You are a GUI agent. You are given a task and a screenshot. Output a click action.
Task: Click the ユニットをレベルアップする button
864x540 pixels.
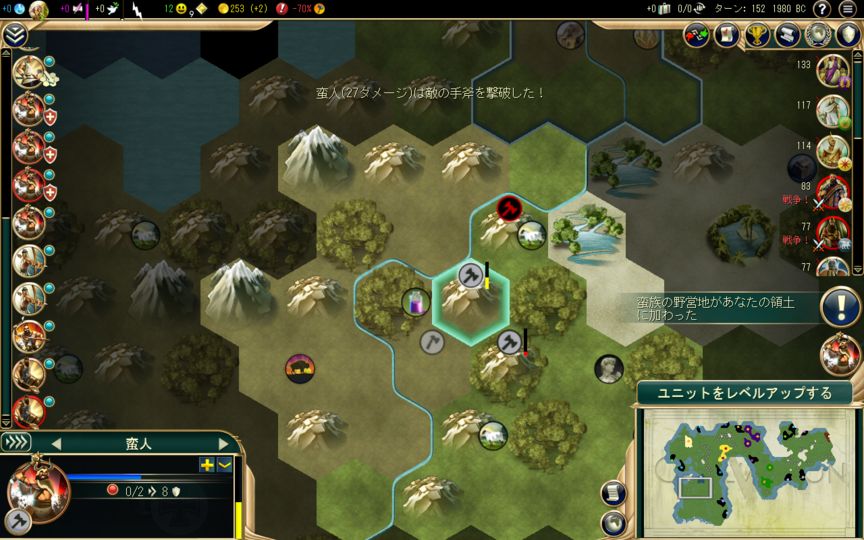click(746, 393)
